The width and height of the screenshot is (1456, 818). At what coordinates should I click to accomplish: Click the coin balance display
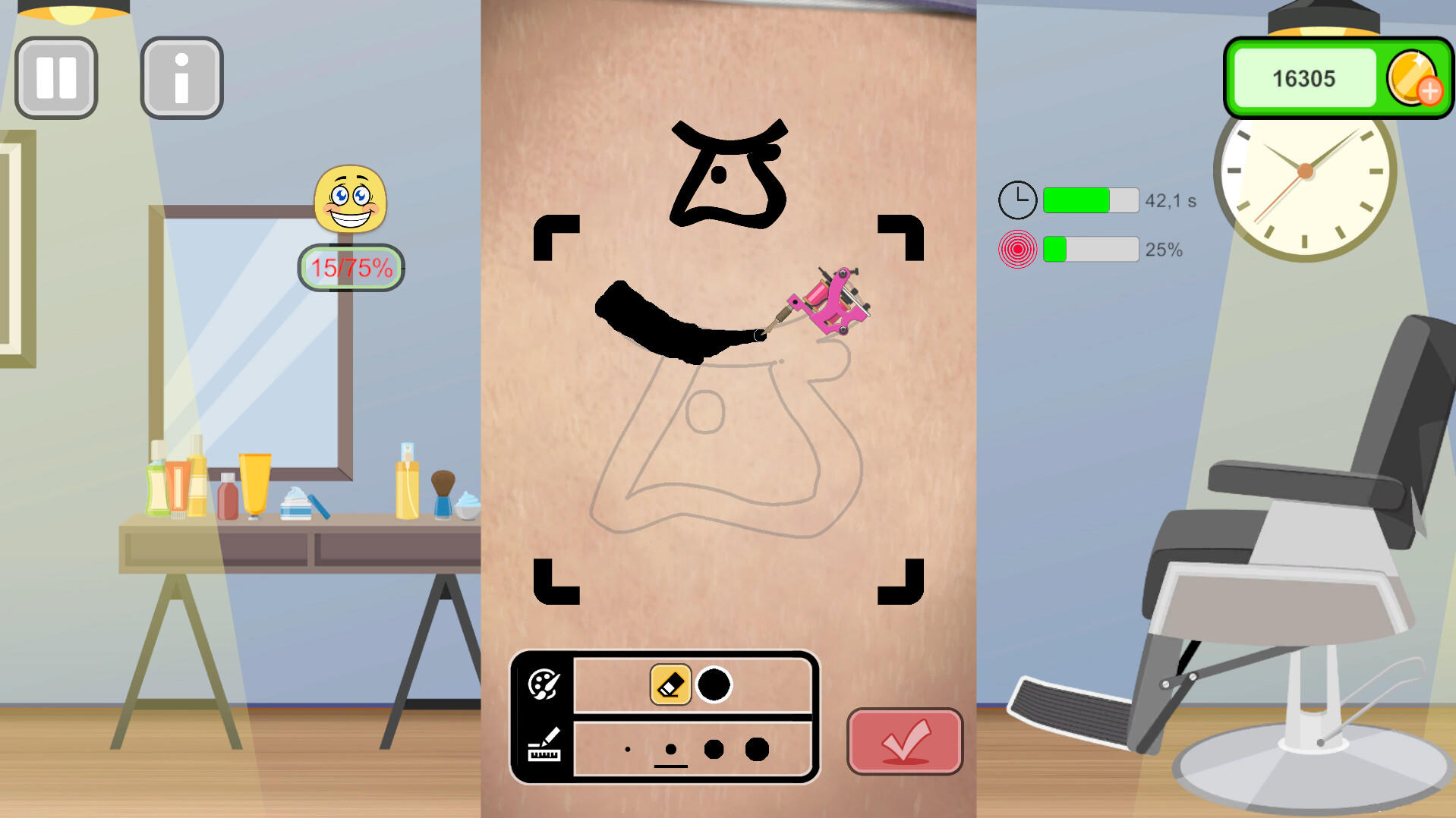[1303, 78]
